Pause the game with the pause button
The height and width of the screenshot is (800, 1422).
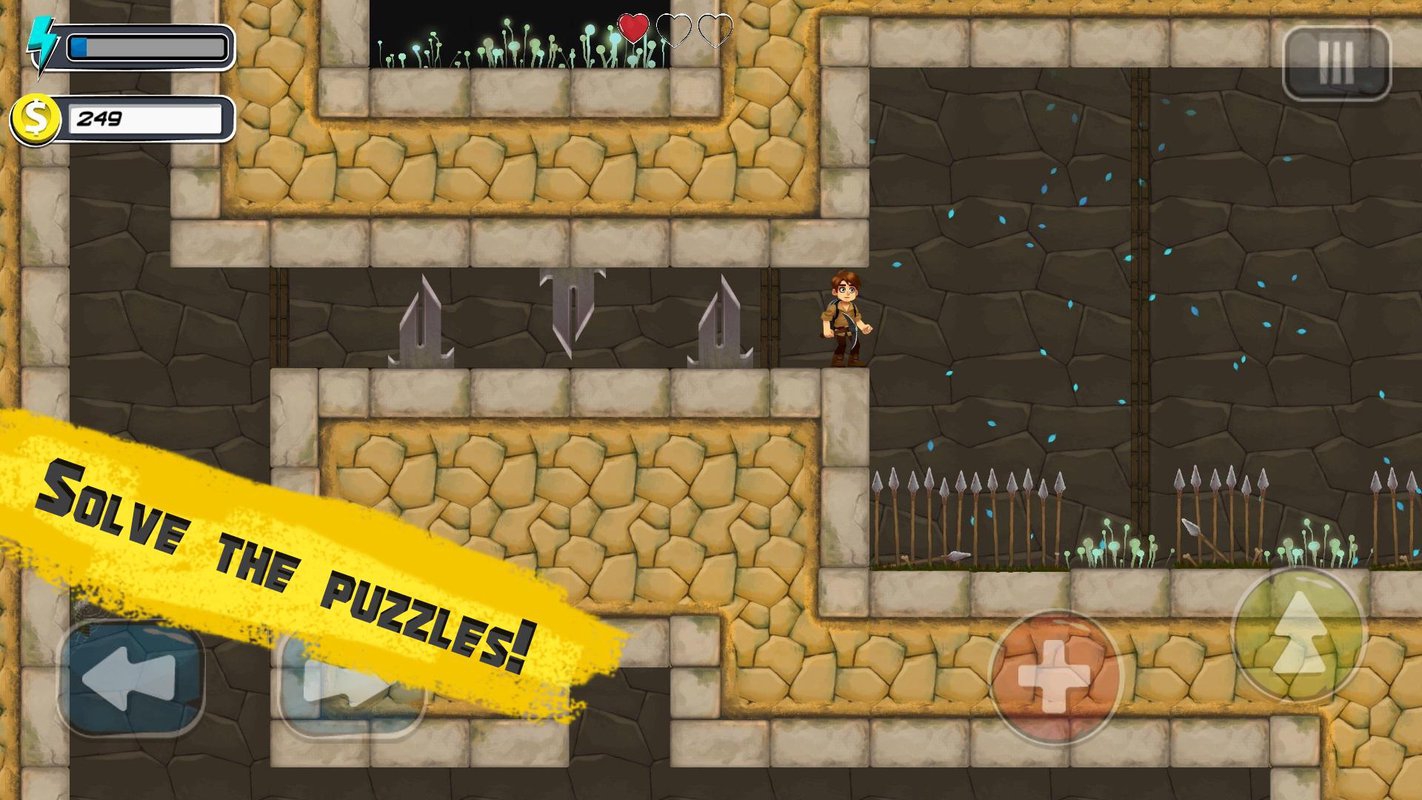[x=1336, y=62]
